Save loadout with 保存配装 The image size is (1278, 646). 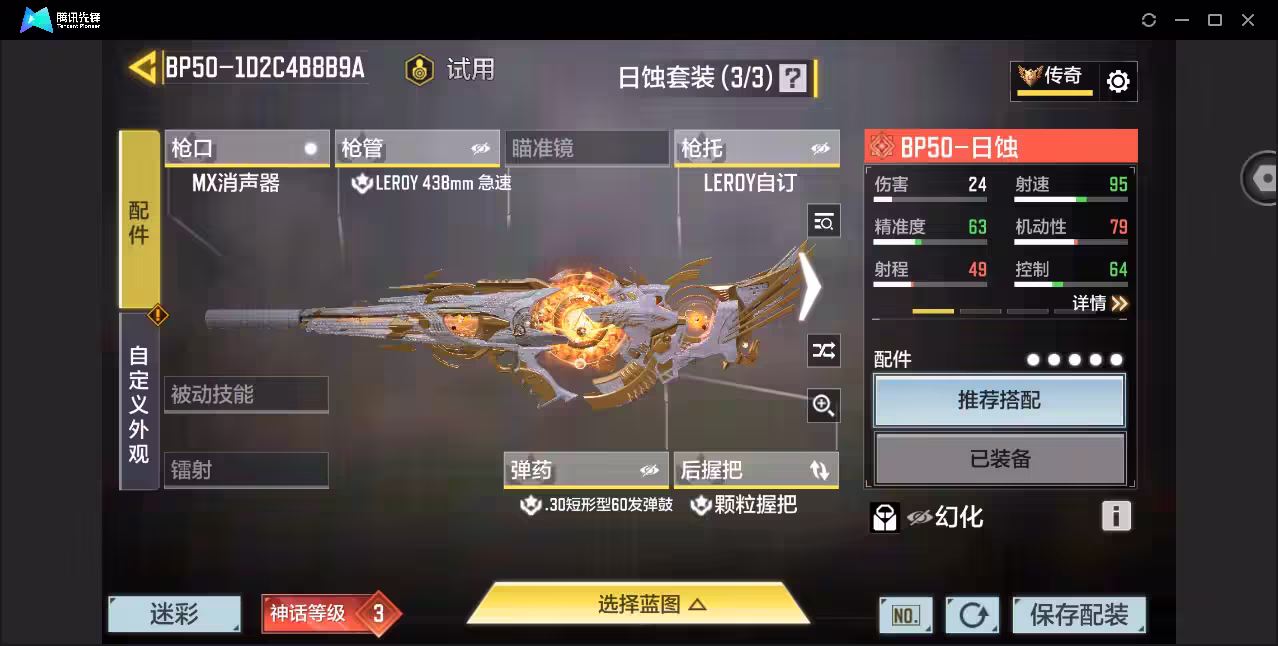click(x=1078, y=615)
